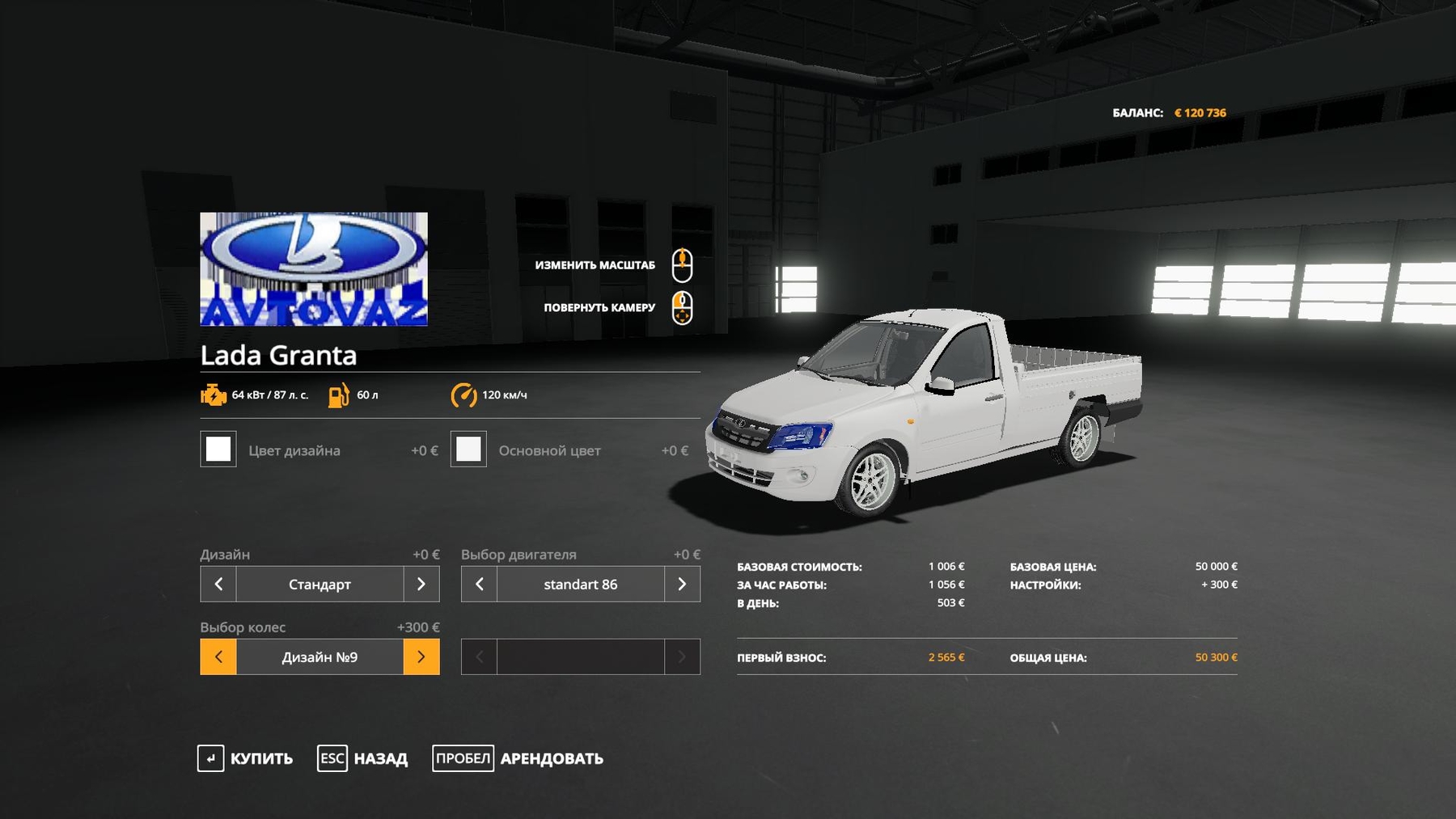Open the Цвет дизайна color swatch
This screenshot has width=1456, height=819.
click(x=218, y=450)
